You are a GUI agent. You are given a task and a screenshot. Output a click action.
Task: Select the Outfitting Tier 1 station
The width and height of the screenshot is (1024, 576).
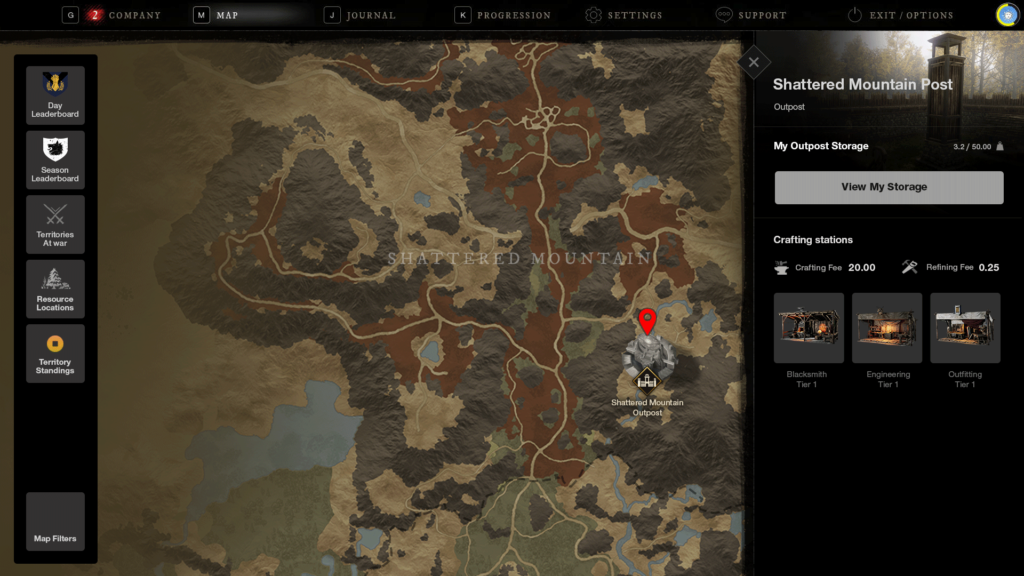point(965,328)
